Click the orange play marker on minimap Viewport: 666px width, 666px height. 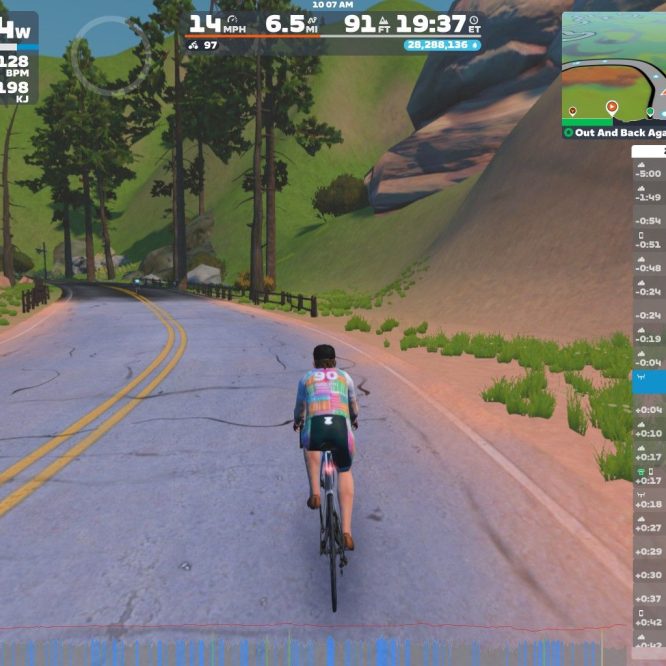coord(612,107)
